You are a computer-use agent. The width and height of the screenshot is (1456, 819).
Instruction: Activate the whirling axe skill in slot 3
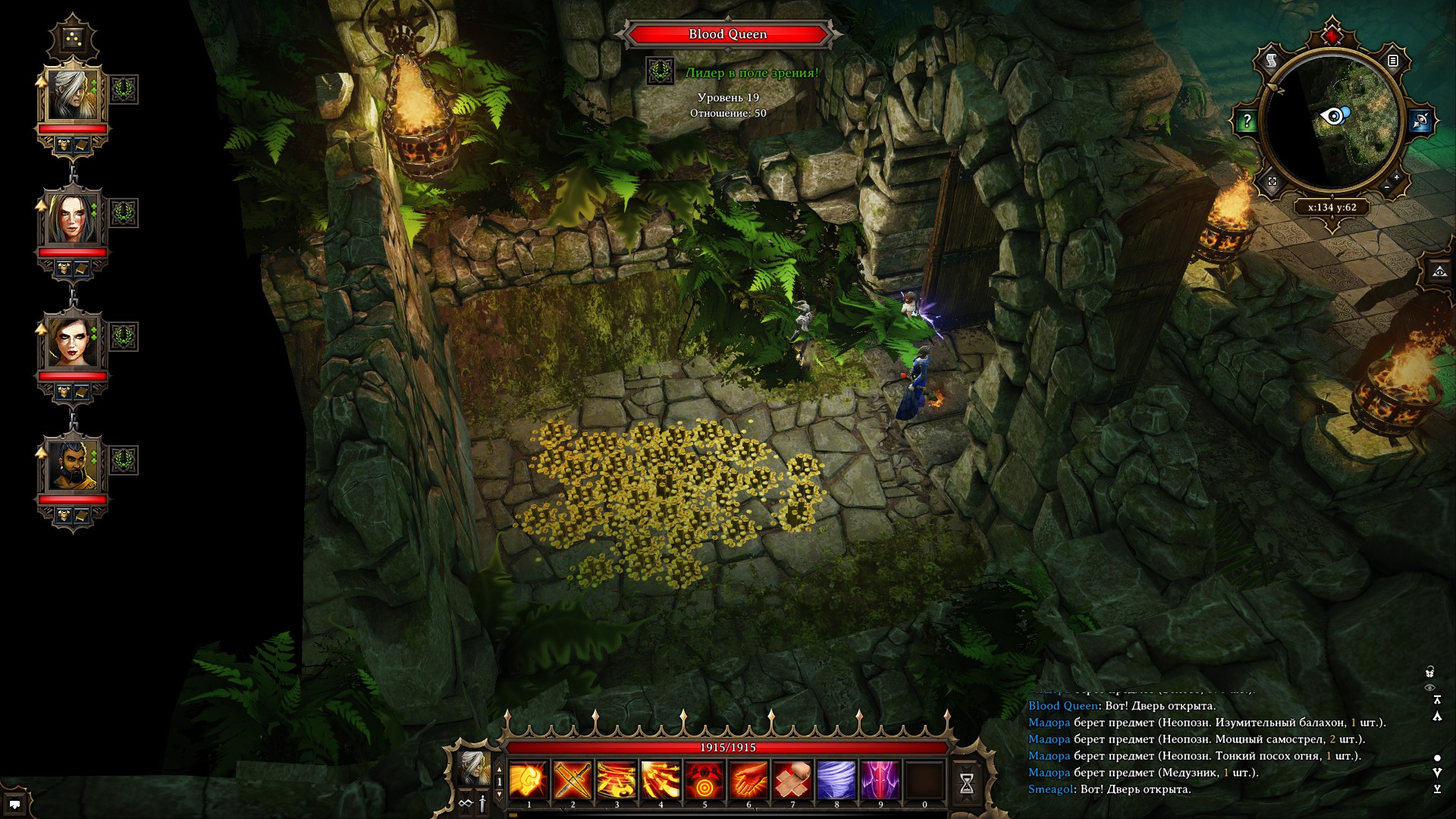tap(617, 780)
